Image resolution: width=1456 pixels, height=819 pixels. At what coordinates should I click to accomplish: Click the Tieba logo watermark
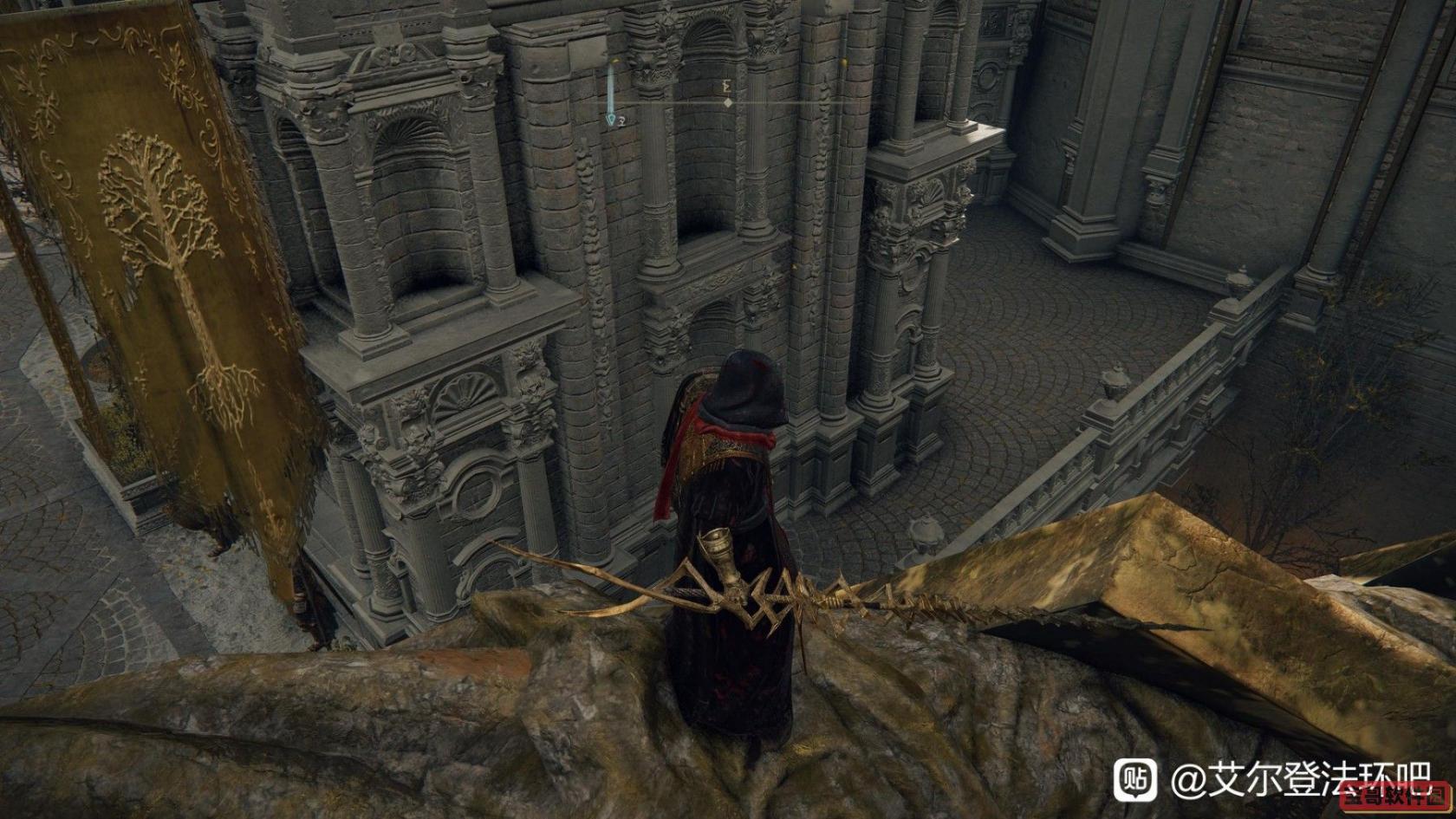(x=1134, y=779)
